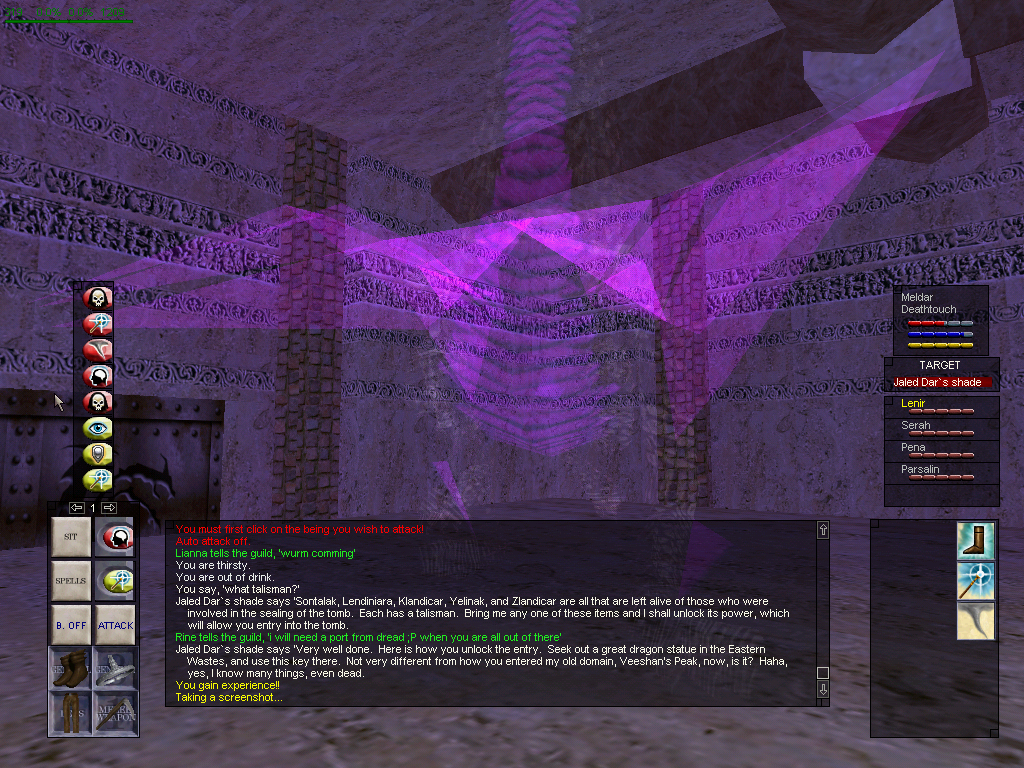
Task: Click the tornado buff icon
Action: click(973, 621)
